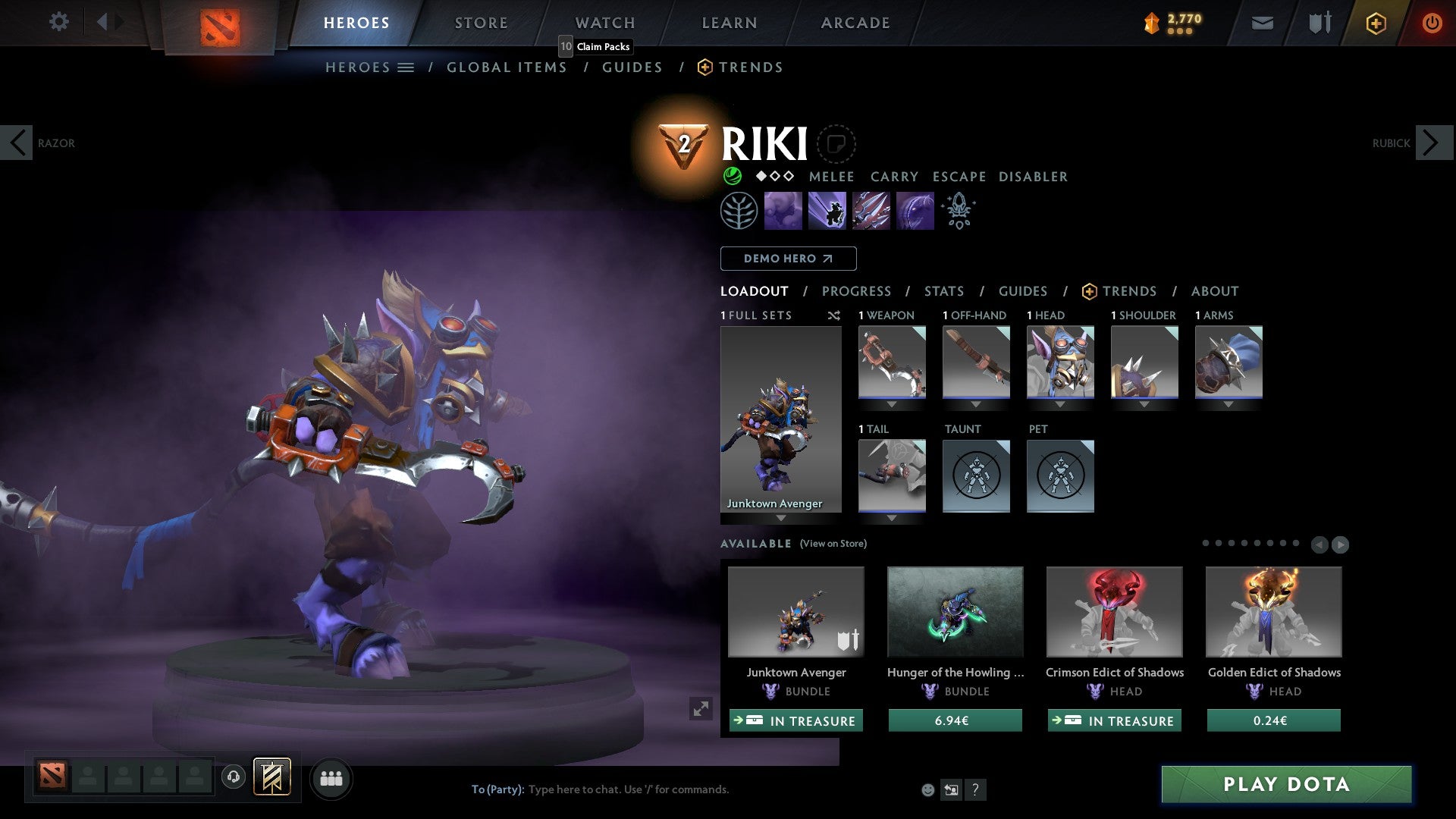Select Riki's Smoke Screen ability icon

click(783, 210)
